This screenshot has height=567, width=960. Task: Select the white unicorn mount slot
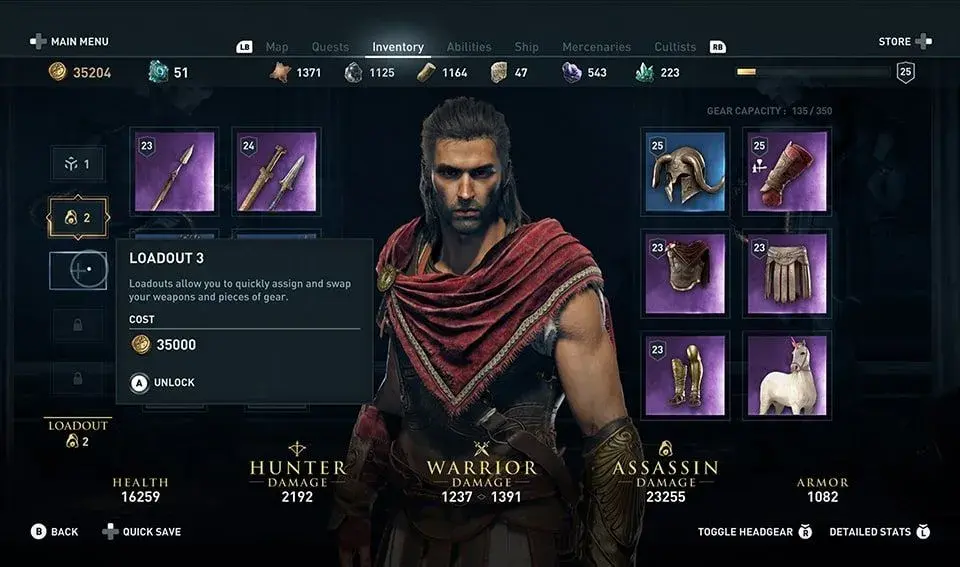pos(787,375)
